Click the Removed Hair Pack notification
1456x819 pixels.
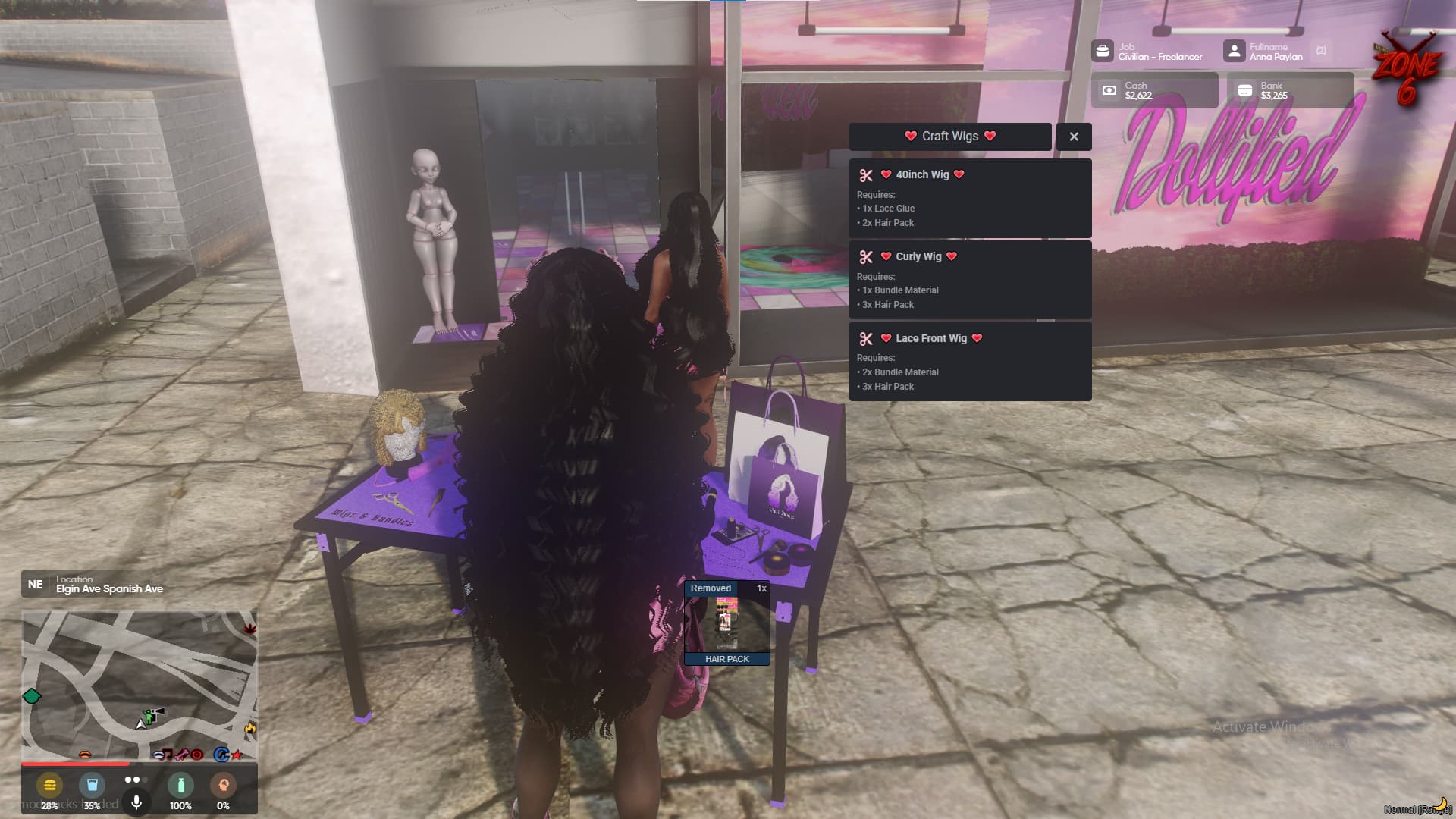[726, 622]
